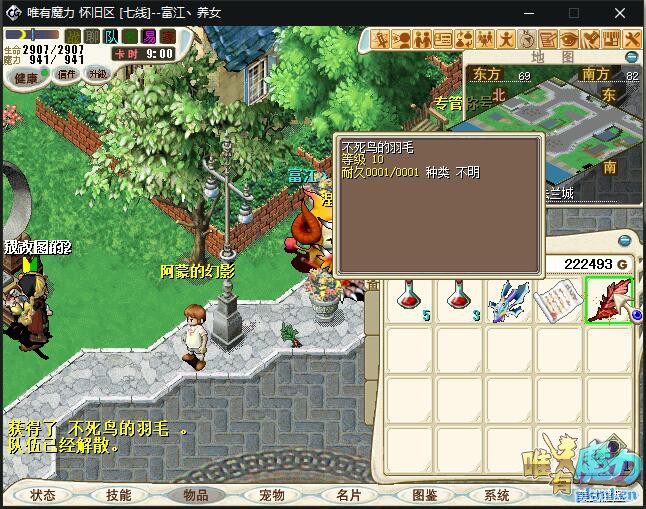This screenshot has height=509, width=646.
Task: Open the 宠物 pets tab
Action: click(272, 495)
